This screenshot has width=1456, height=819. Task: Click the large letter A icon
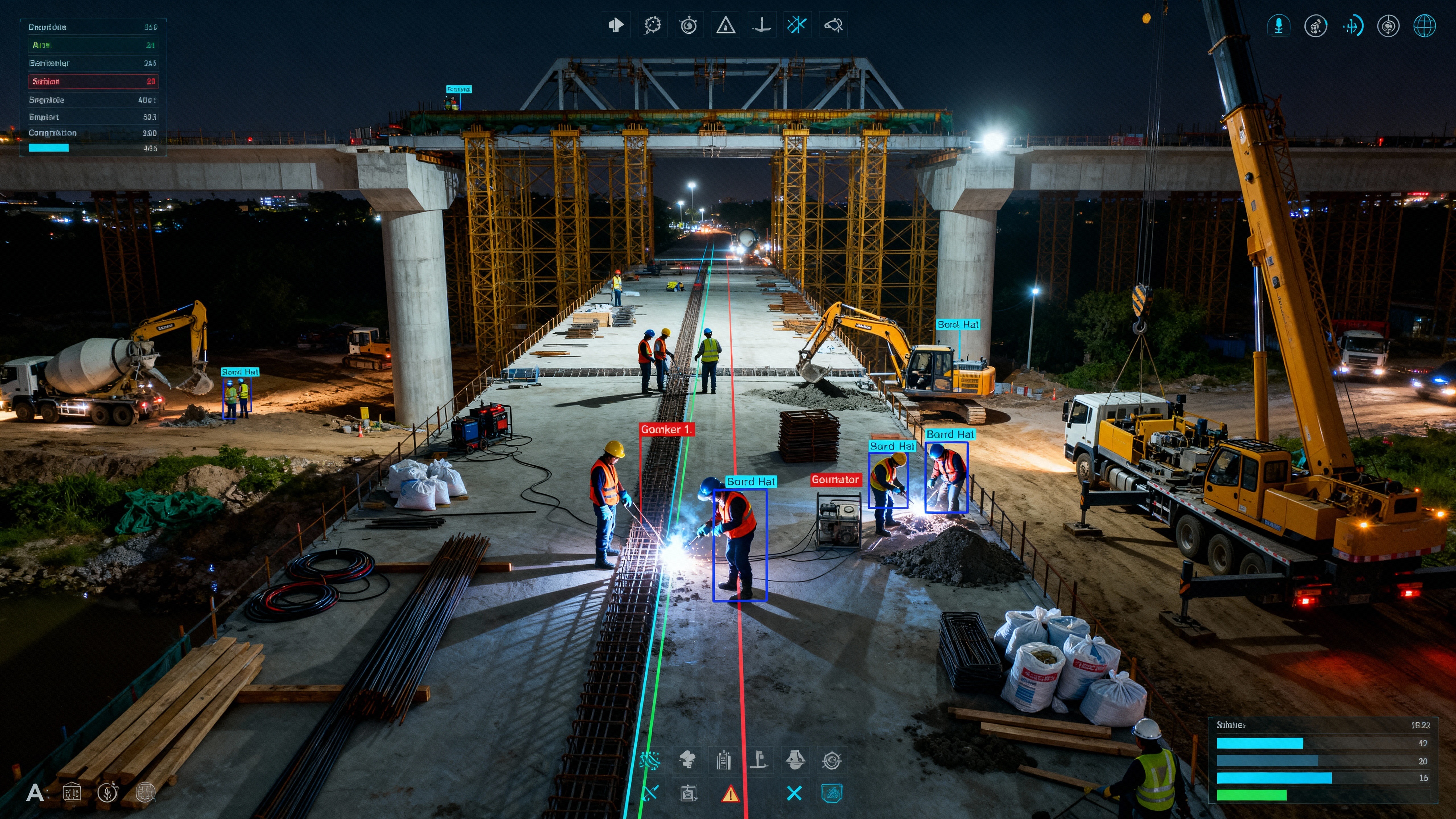coord(35,793)
